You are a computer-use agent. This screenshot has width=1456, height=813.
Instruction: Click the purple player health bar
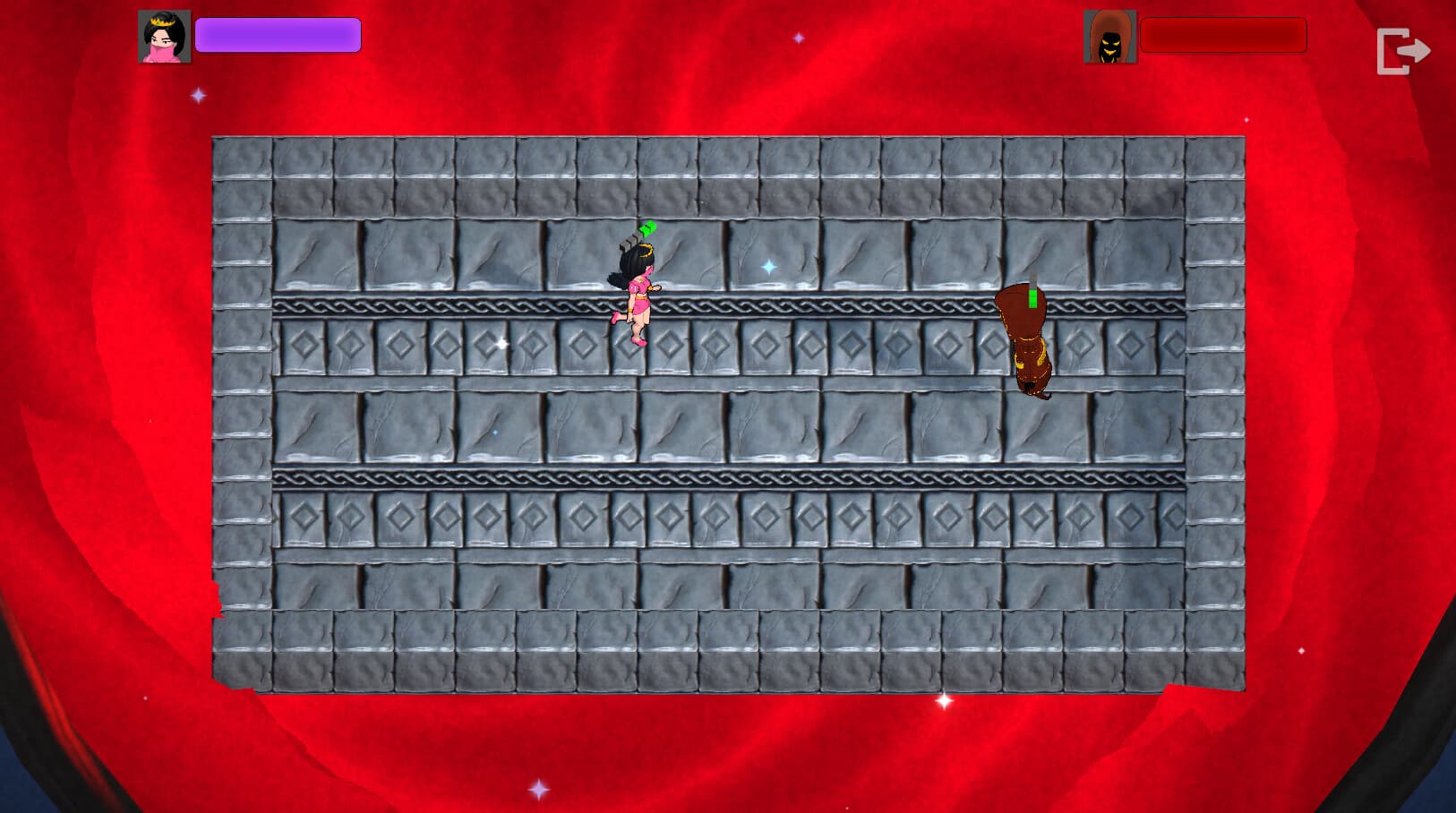point(278,34)
